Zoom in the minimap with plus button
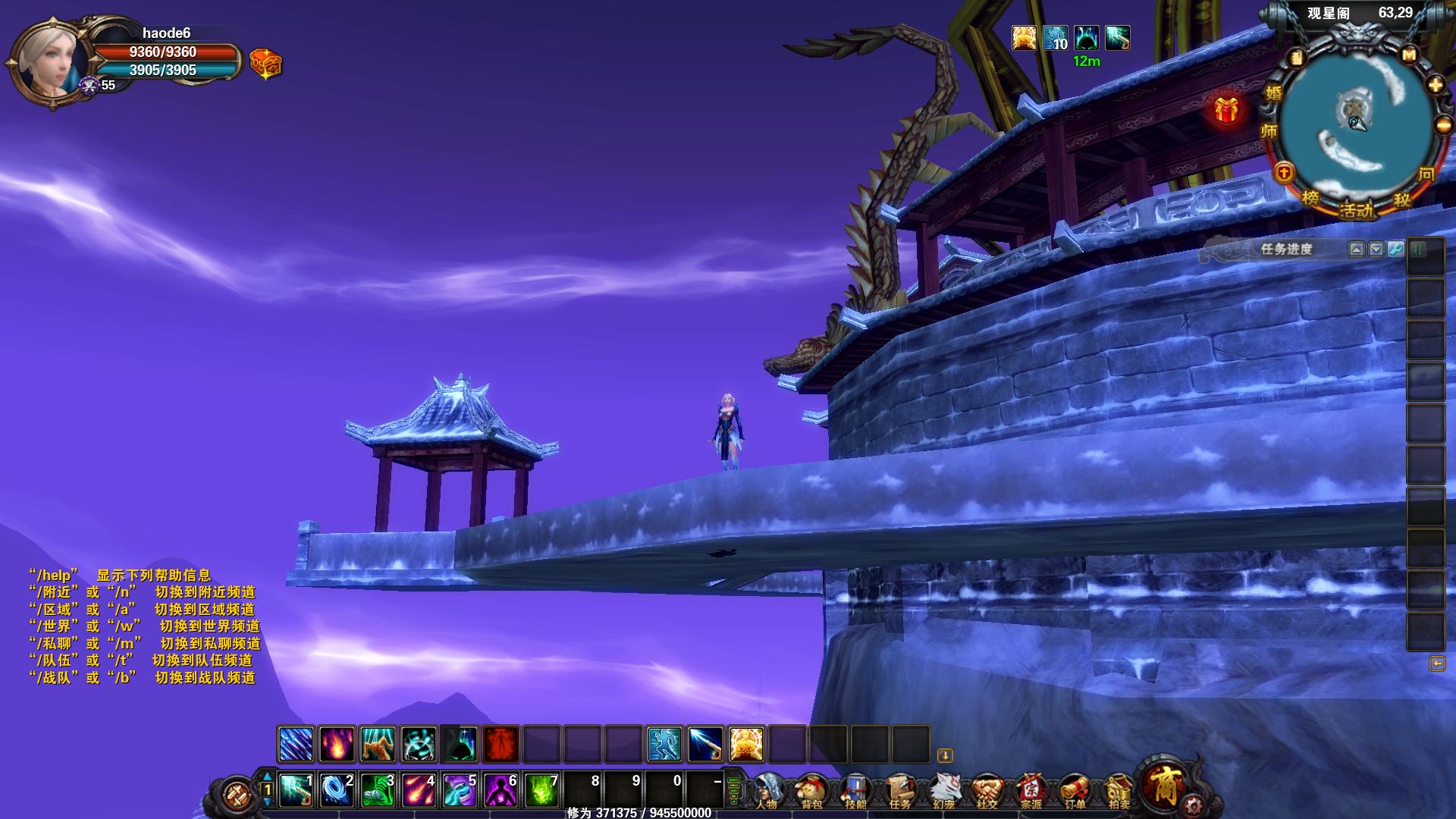 tap(1436, 85)
